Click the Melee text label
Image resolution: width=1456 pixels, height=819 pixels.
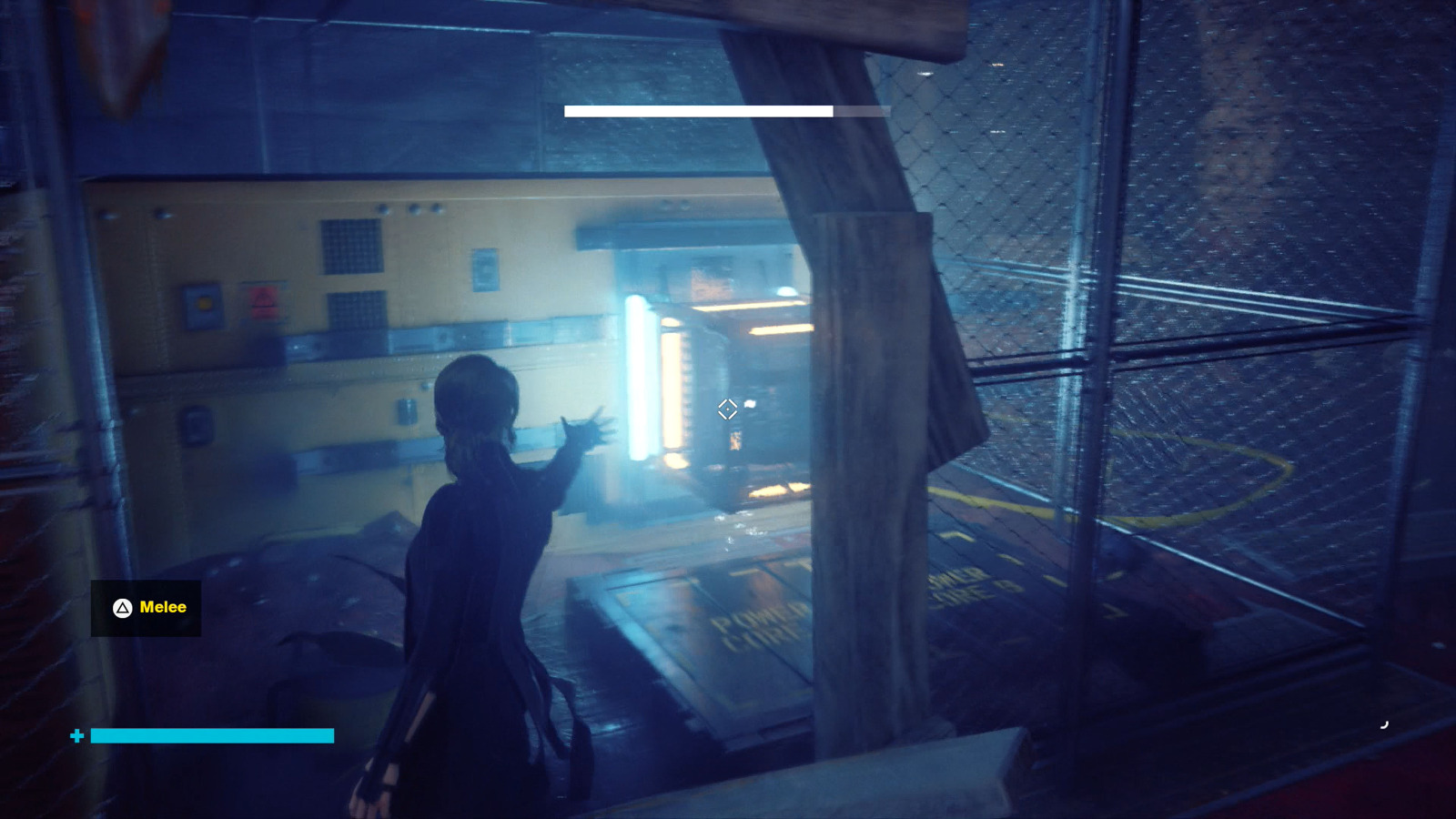(x=162, y=607)
